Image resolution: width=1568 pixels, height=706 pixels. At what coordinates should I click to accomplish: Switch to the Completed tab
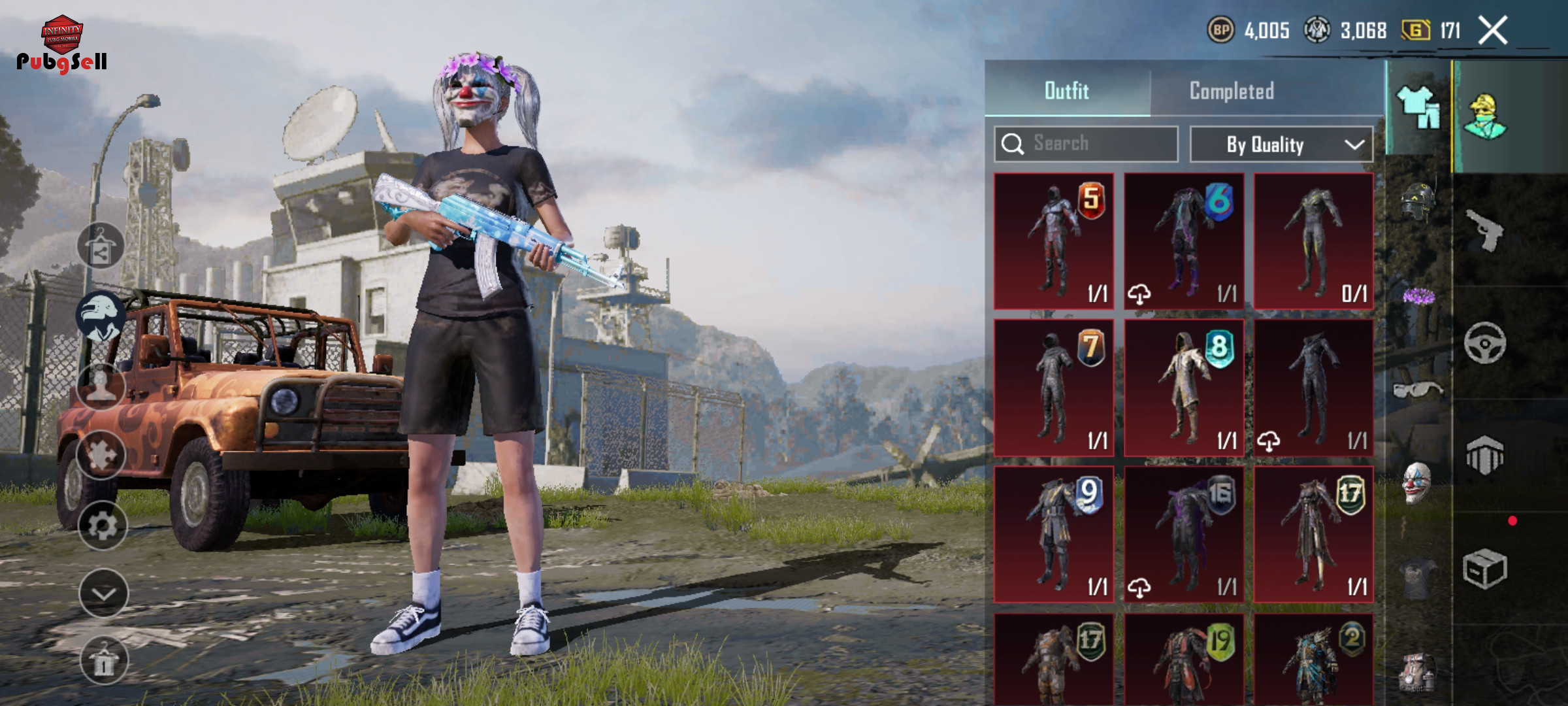1232,91
